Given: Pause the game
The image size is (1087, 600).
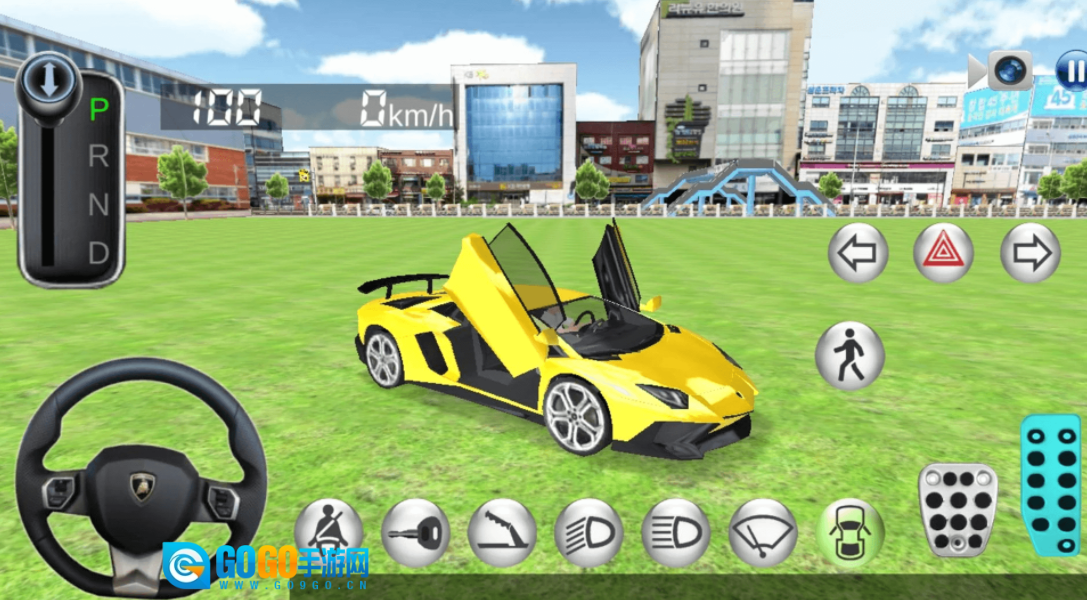Looking at the screenshot, I should tap(1072, 72).
